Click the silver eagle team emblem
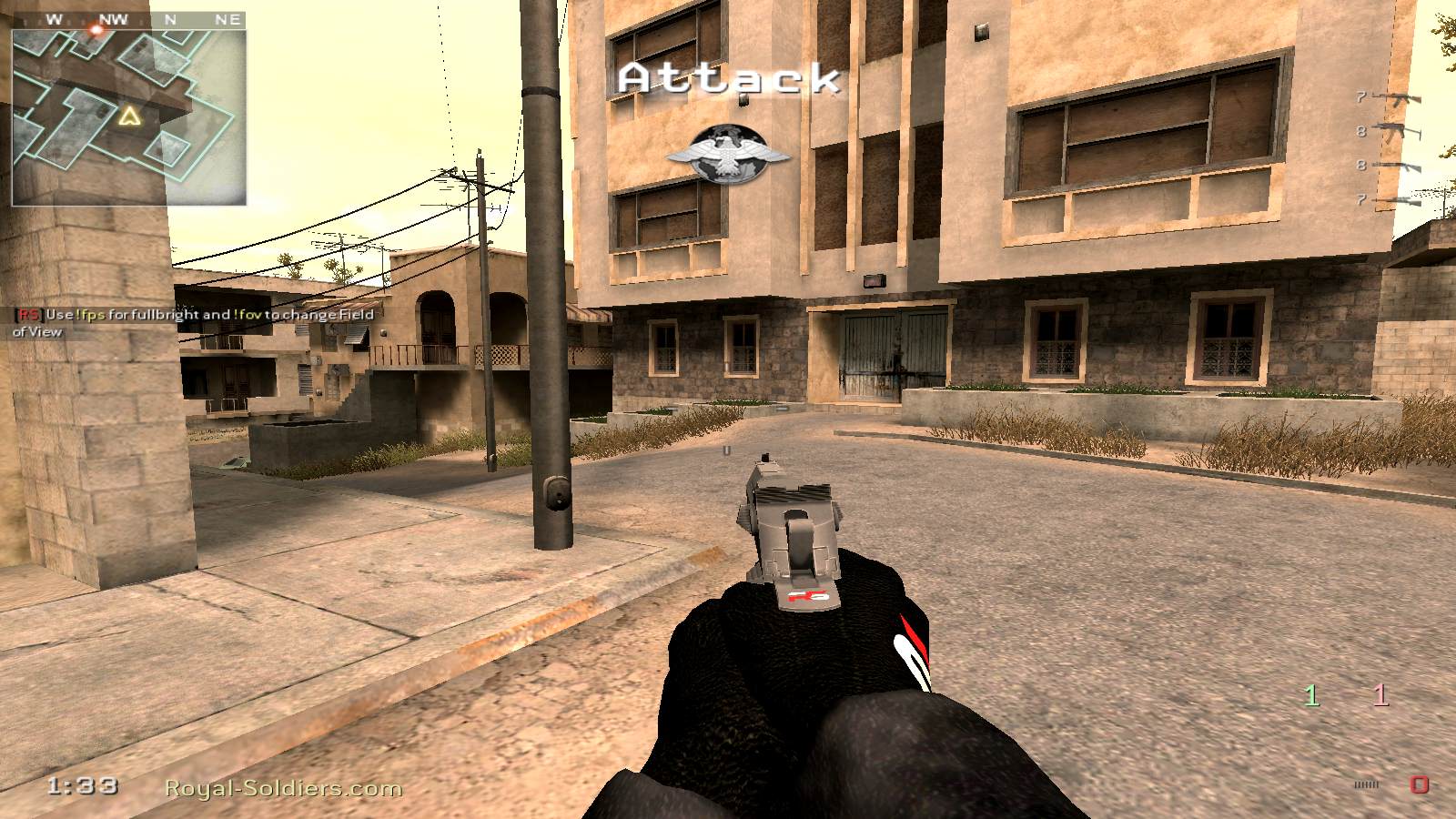The width and height of the screenshot is (1456, 819). pos(728,153)
